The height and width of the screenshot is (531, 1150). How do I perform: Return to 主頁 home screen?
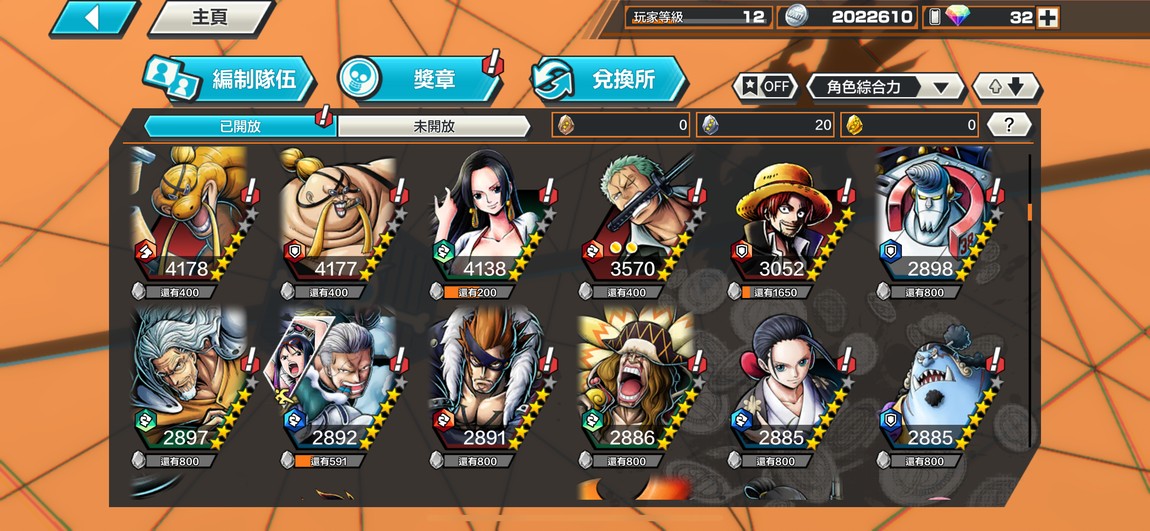pyautogui.click(x=210, y=18)
